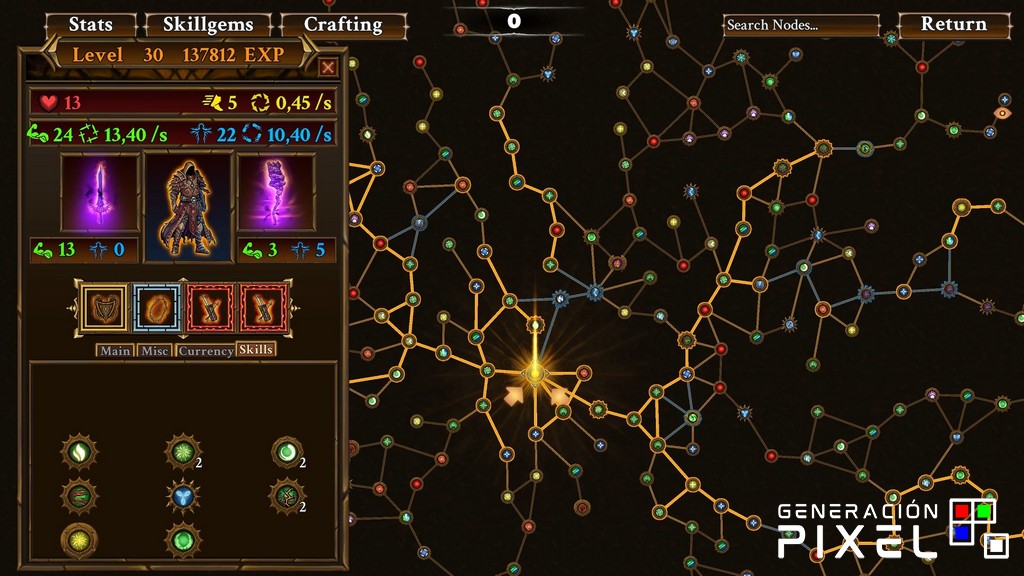Viewport: 1024px width, 576px height.
Task: Switch to the Misc tab
Action: [x=155, y=351]
